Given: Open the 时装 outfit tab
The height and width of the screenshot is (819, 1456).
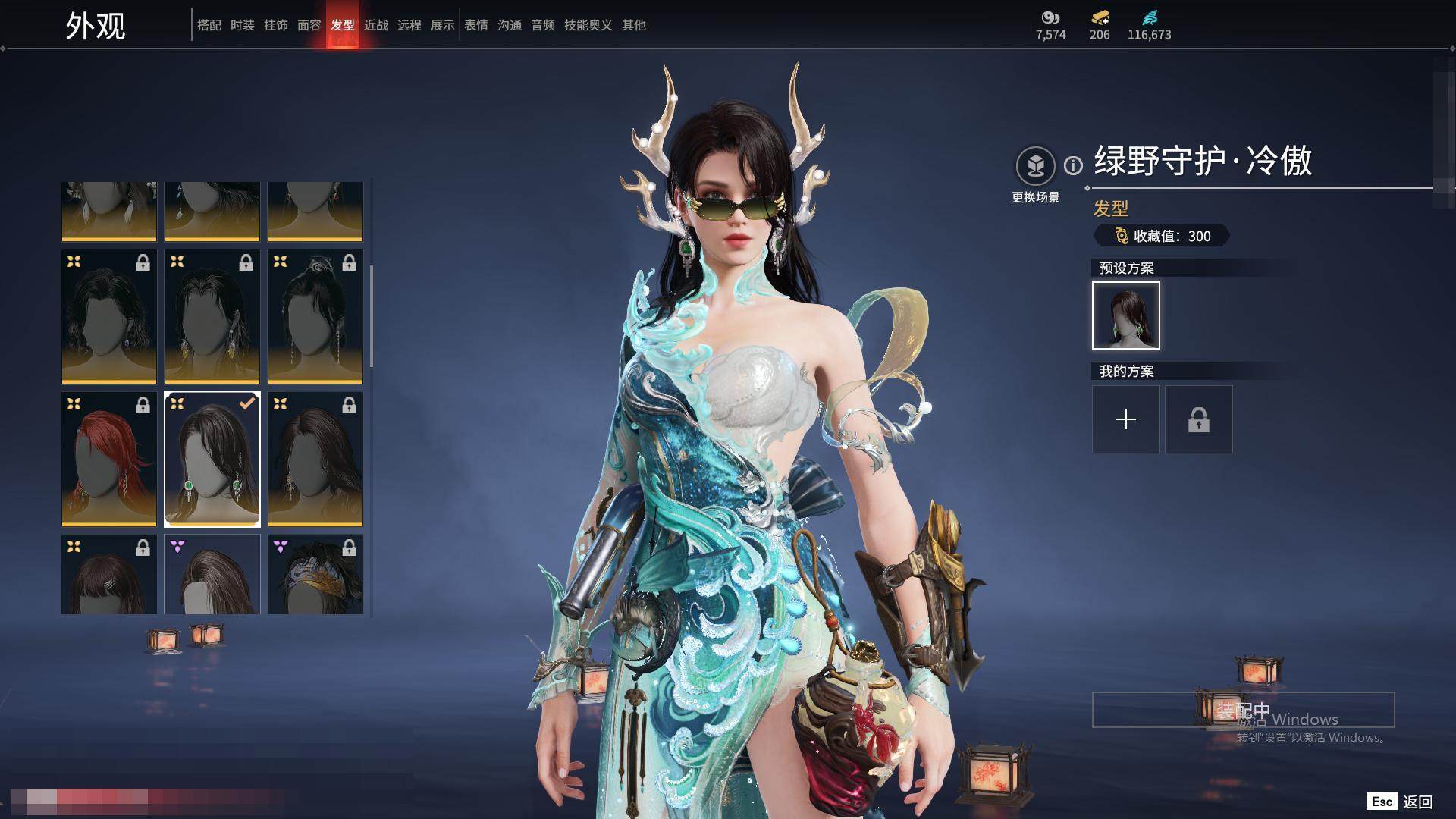Looking at the screenshot, I should [242, 25].
